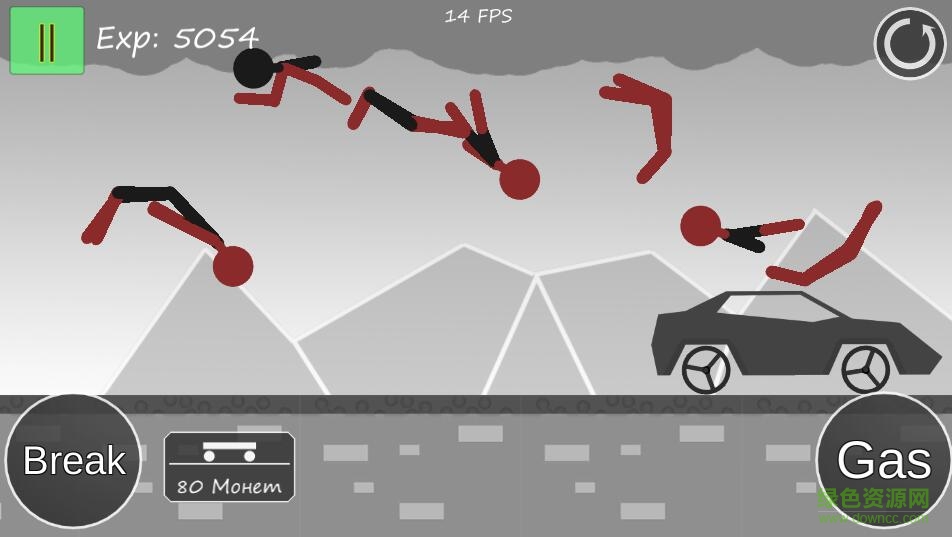The height and width of the screenshot is (537, 952).
Task: Restart the level with the circular arrow
Action: (x=909, y=44)
